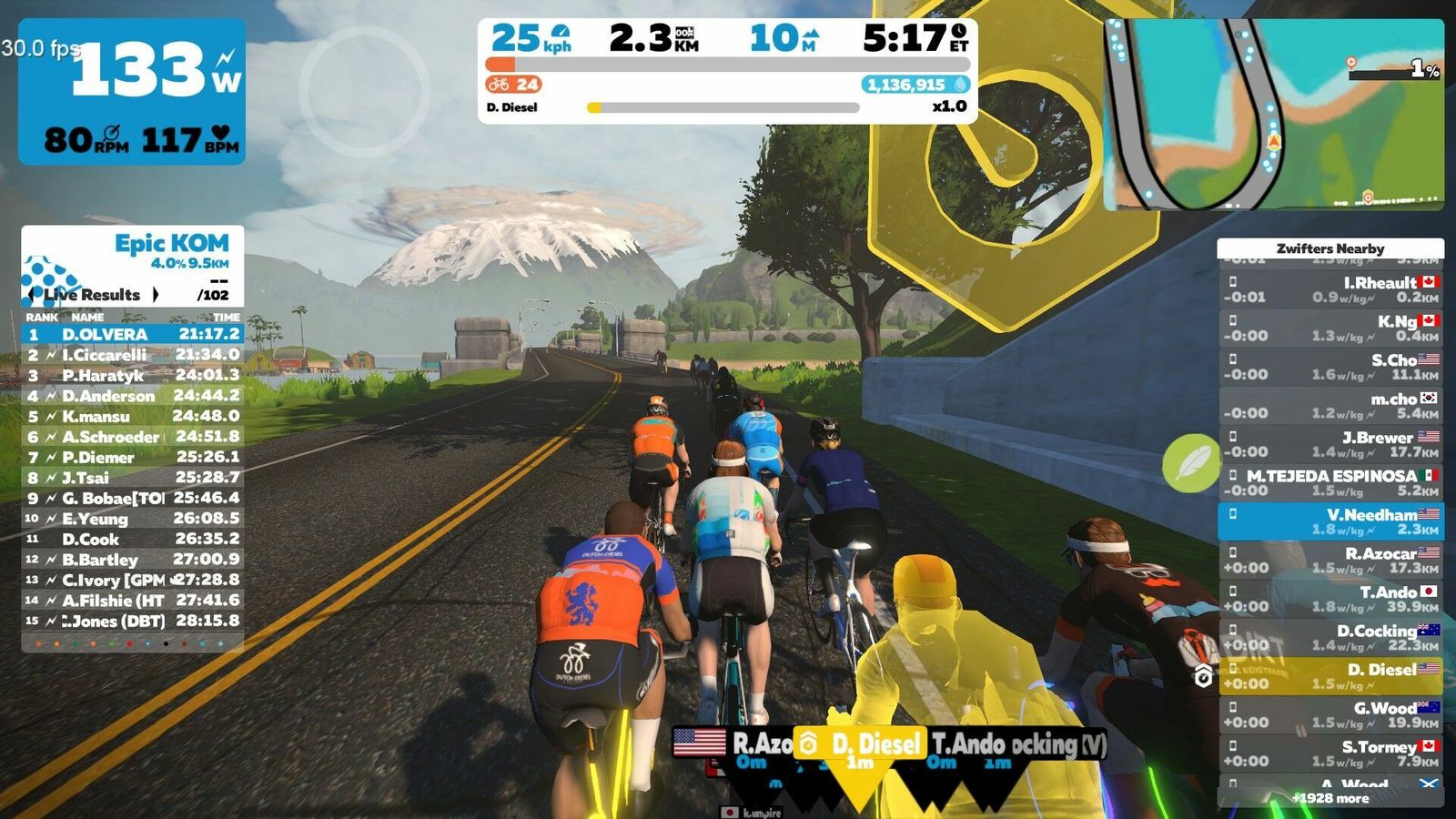This screenshot has height=819, width=1456.
Task: Select I.Rheault in Zwifters Nearby
Action: point(1330,289)
